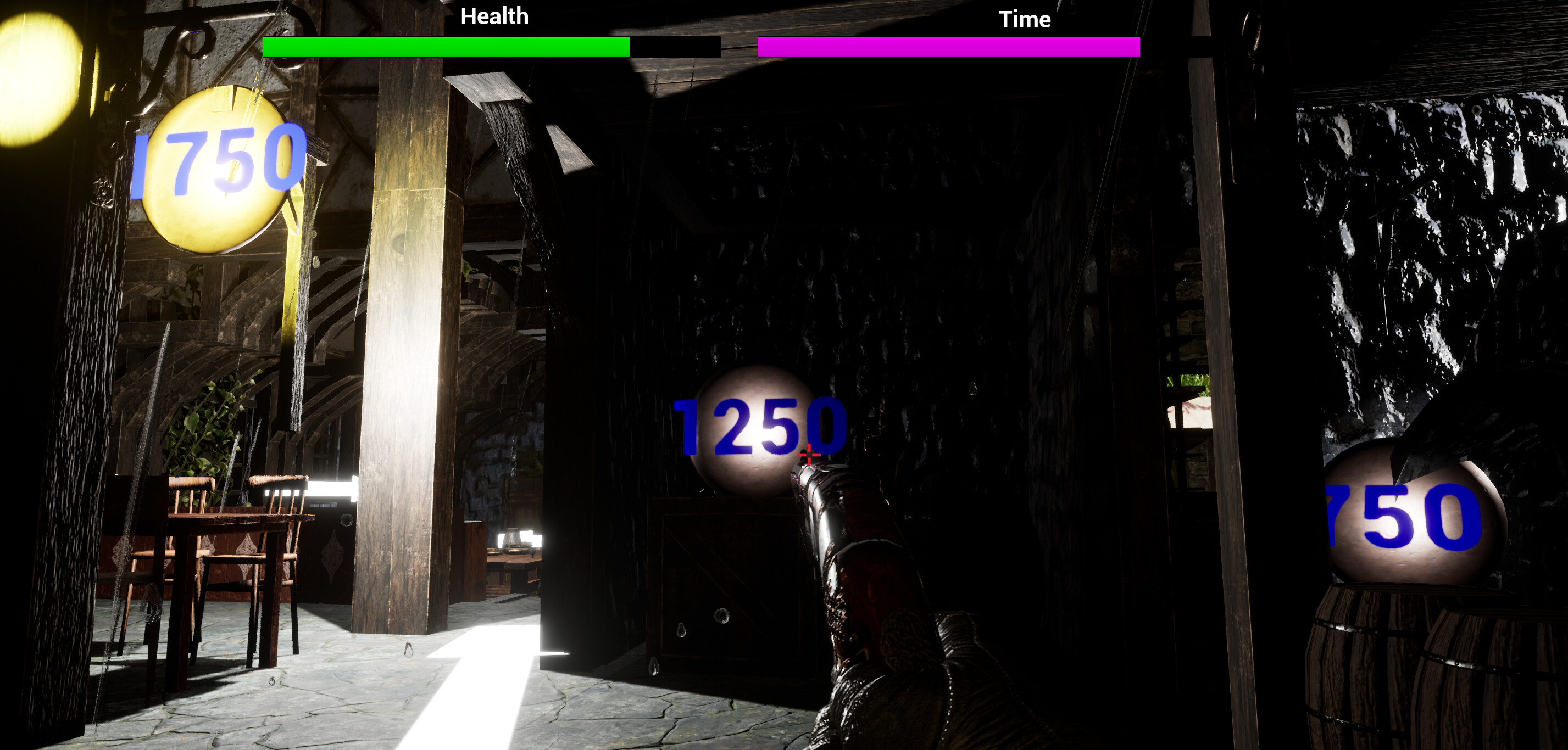This screenshot has height=750, width=1568.
Task: Click the Time label text
Action: (1024, 19)
